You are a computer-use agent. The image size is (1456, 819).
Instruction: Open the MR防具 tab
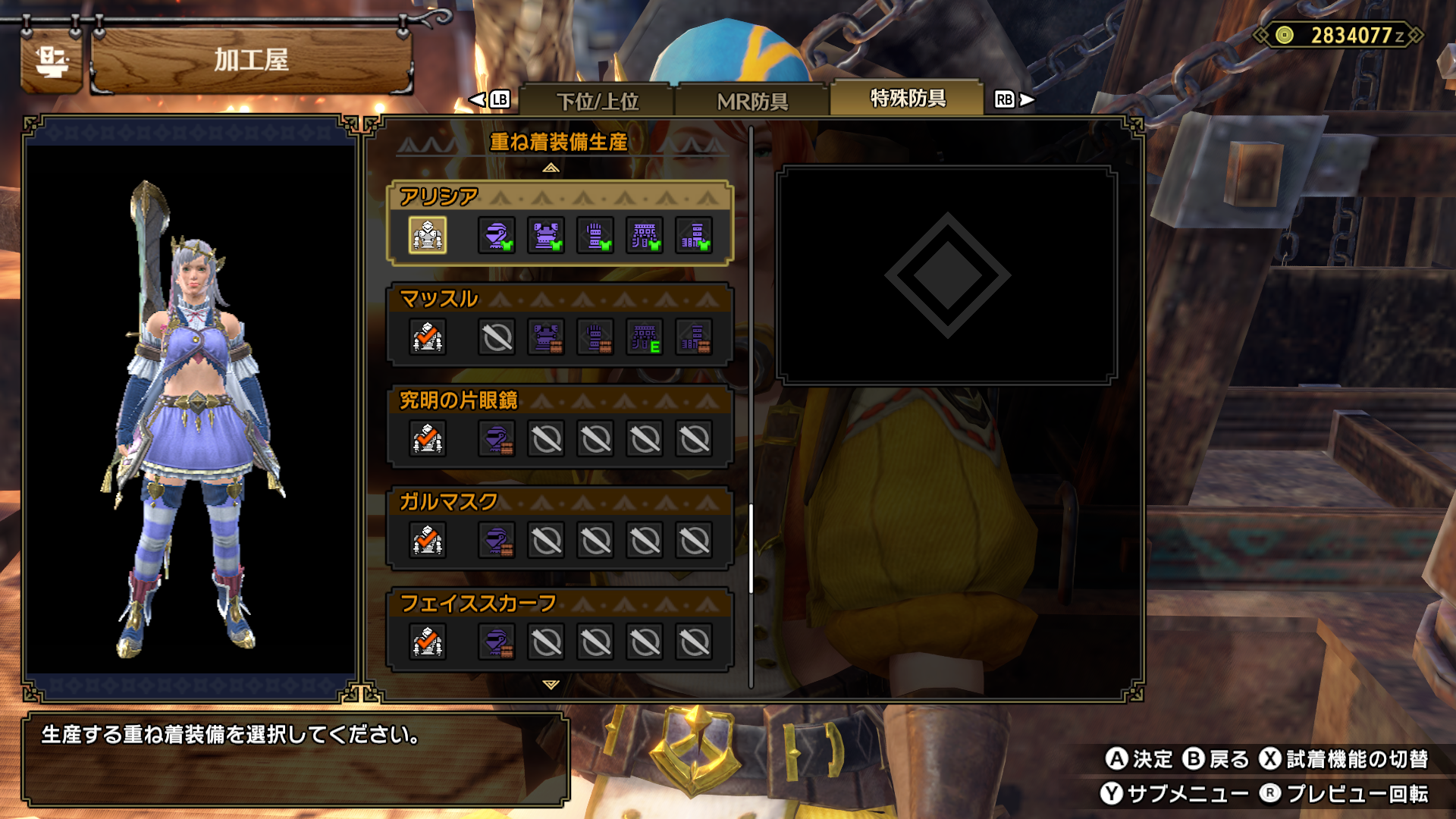(752, 101)
